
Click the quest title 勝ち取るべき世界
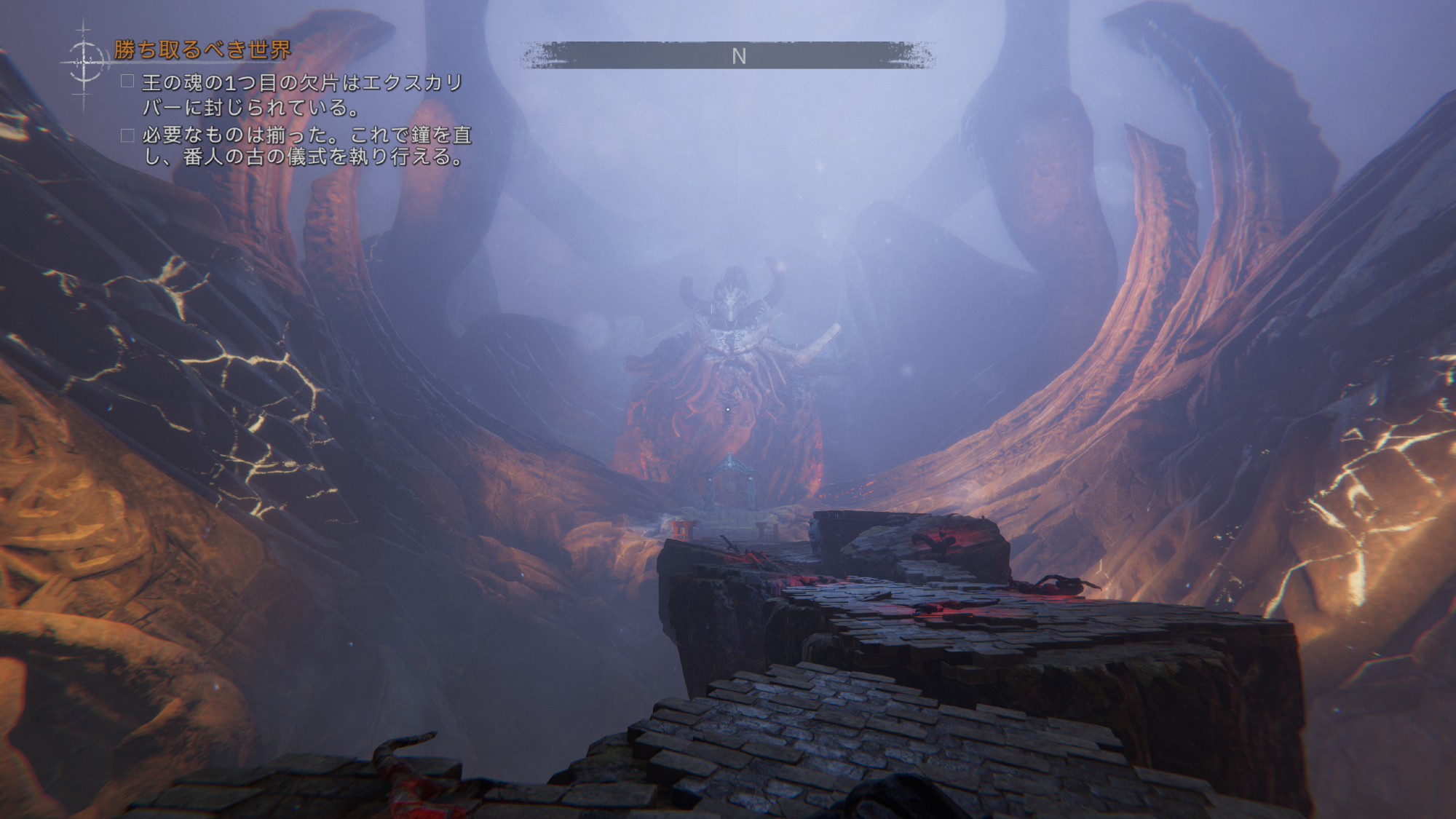[202, 50]
